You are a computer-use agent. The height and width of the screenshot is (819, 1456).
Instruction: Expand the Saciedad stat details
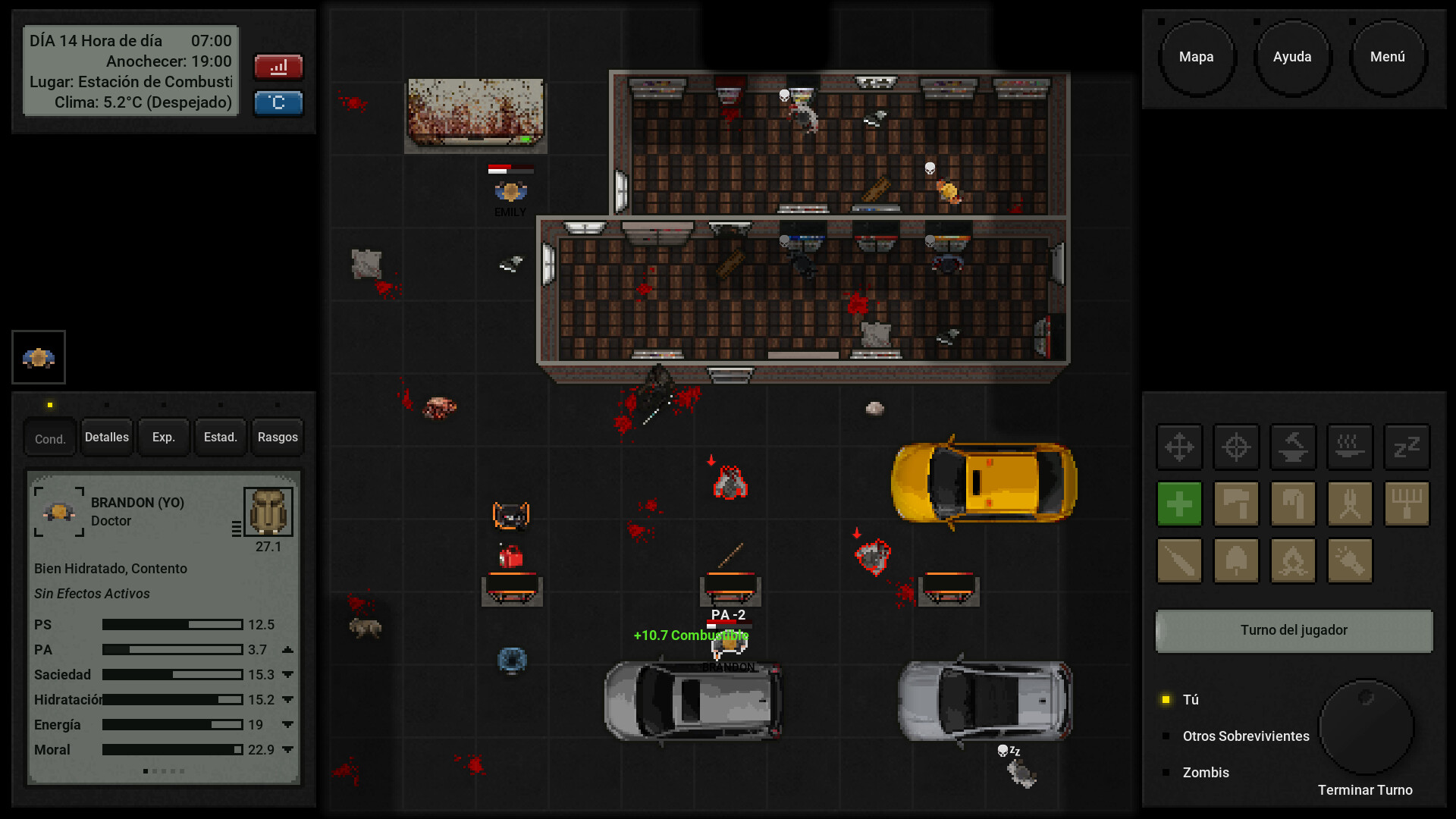[287, 674]
